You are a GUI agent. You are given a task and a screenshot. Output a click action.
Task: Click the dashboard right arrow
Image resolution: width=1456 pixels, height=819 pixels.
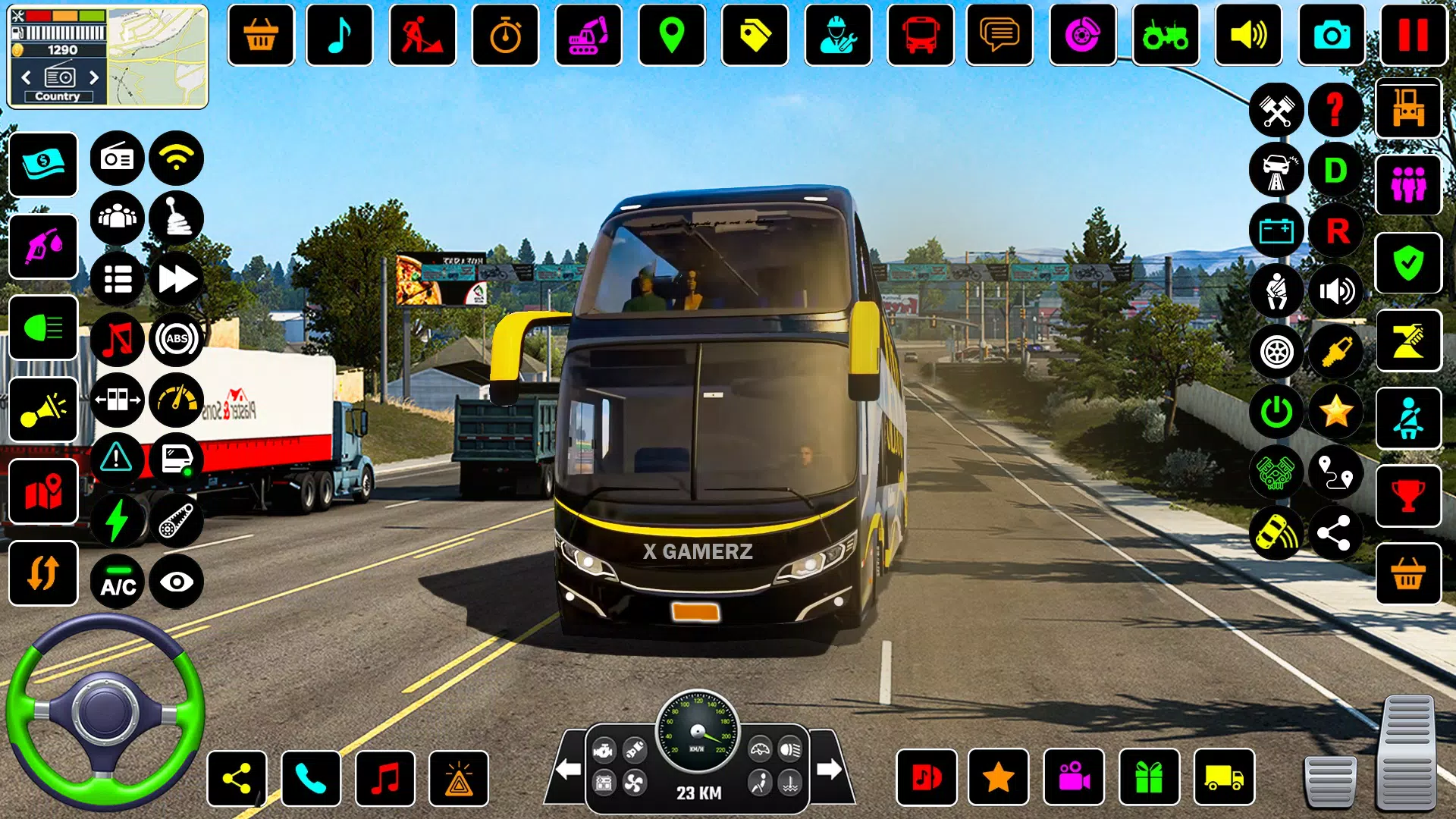point(829,769)
